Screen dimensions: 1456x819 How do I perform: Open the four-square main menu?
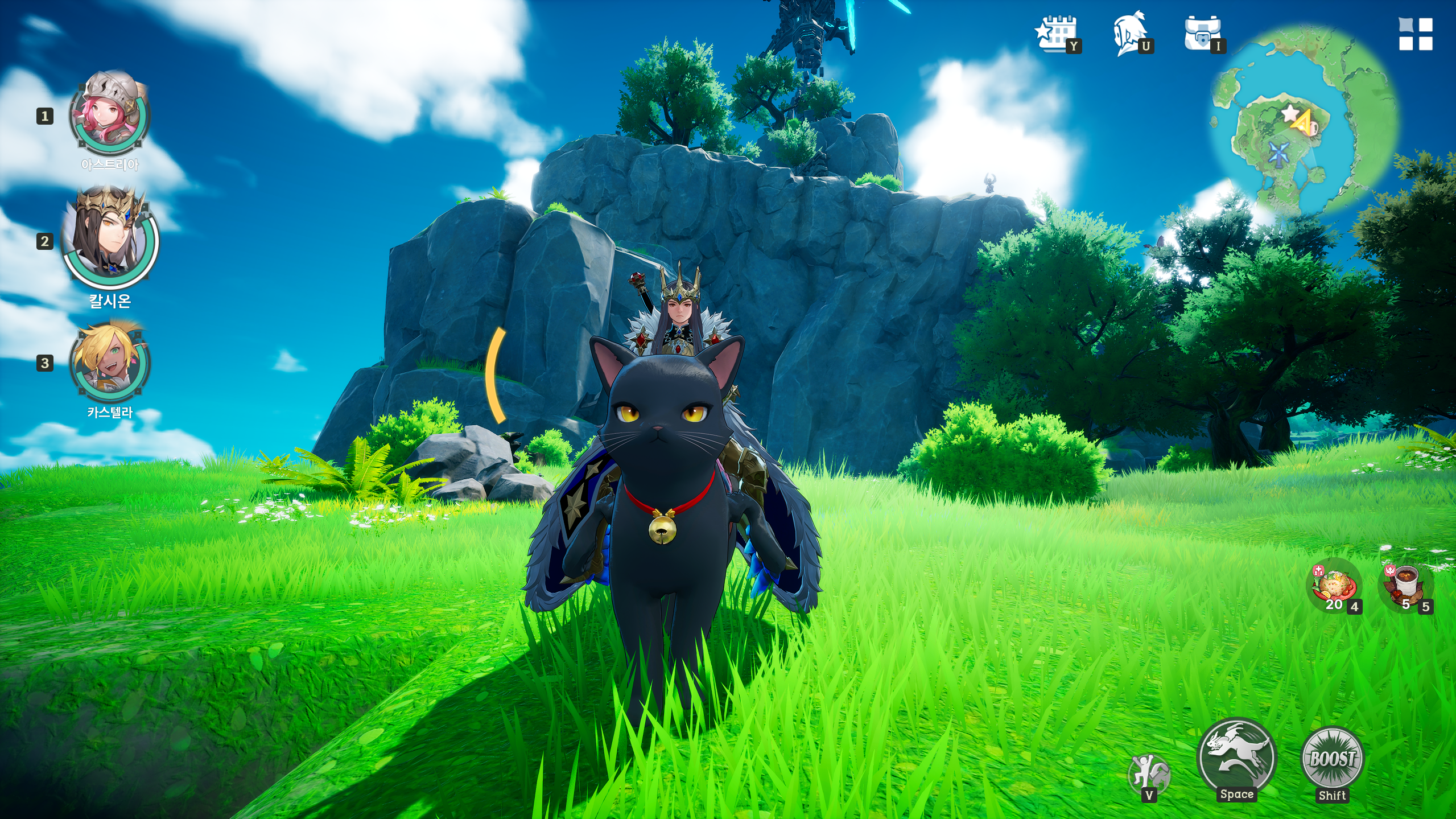click(1415, 34)
